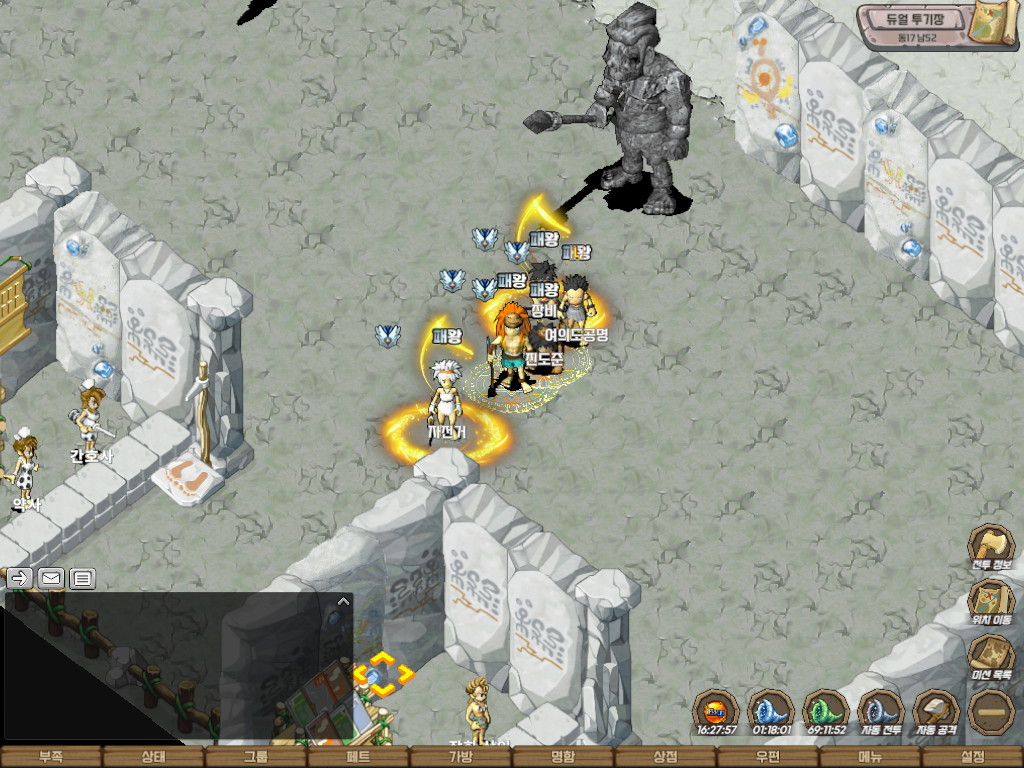Open the 상점 (shop) menu
1024x768 pixels.
[665, 757]
